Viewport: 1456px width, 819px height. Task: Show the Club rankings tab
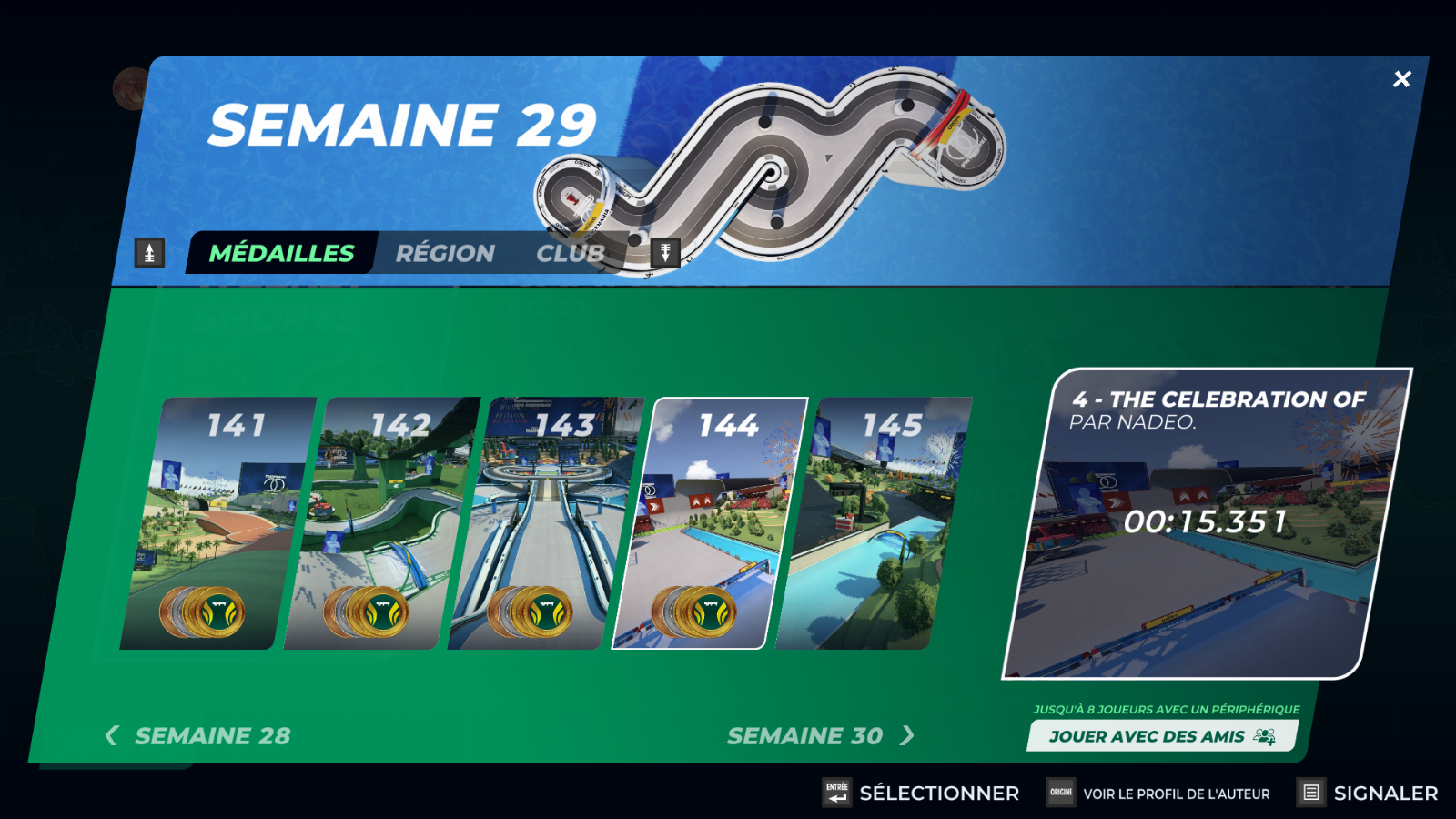(571, 253)
